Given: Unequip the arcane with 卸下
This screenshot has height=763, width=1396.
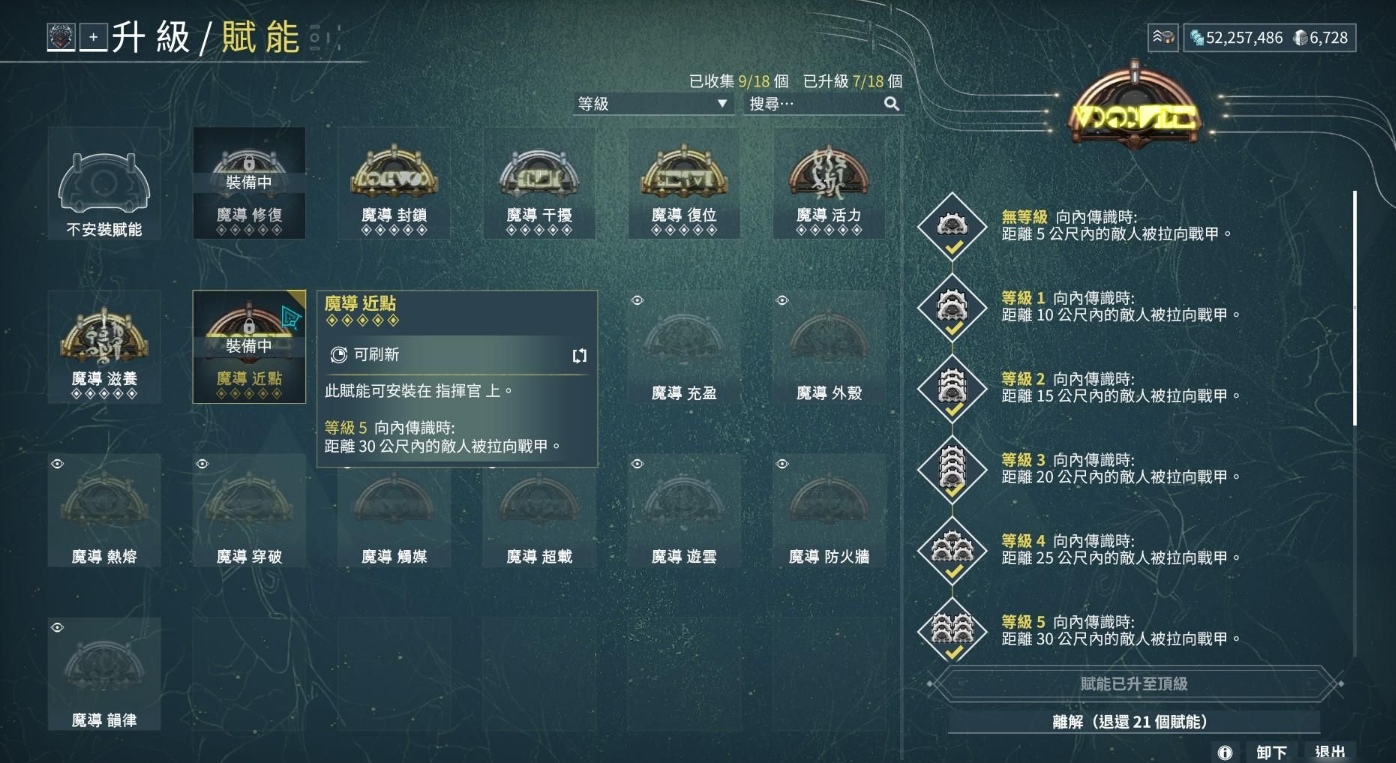Looking at the screenshot, I should click(1272, 752).
